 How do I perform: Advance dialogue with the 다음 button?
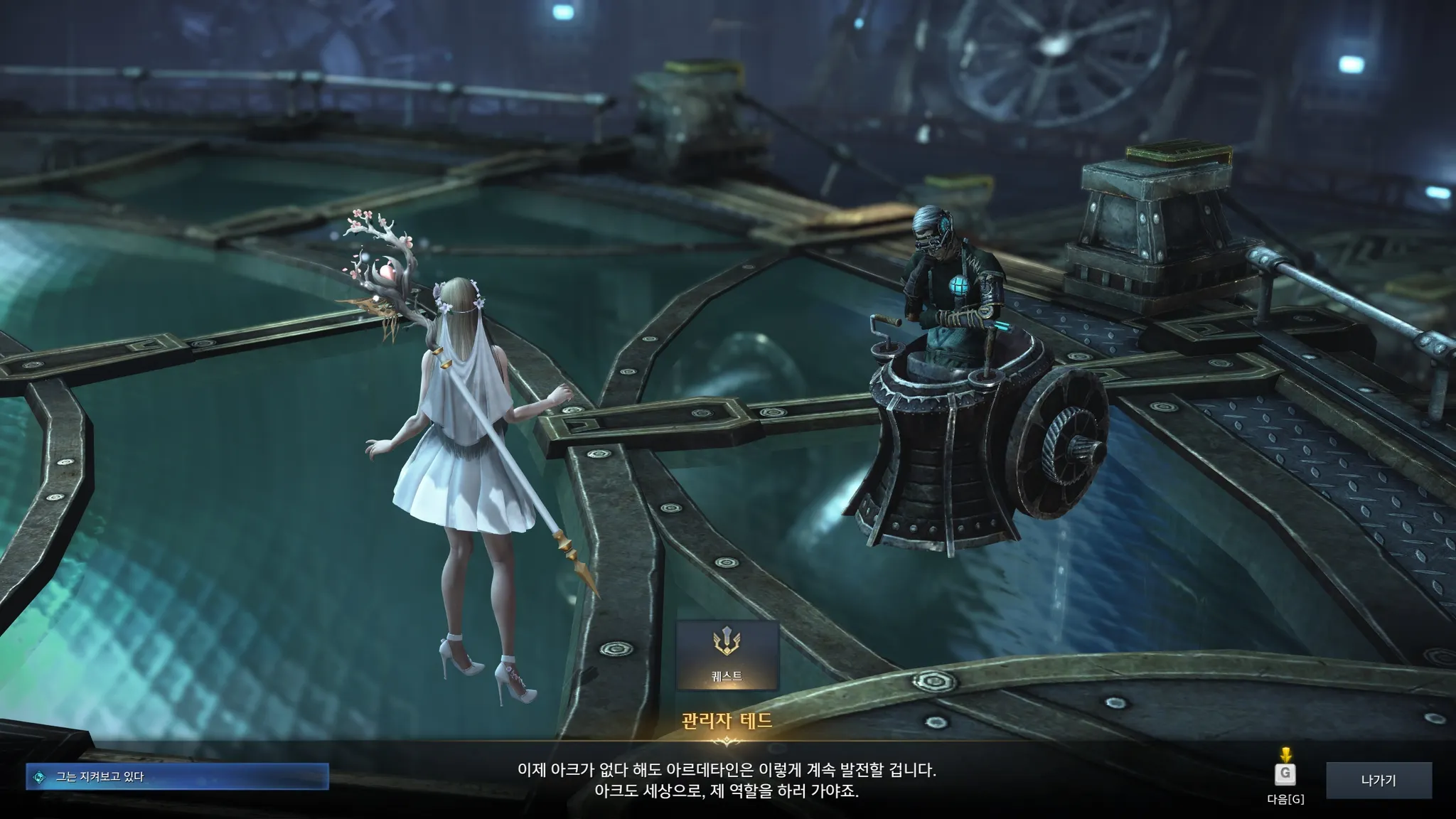pyautogui.click(x=1285, y=775)
